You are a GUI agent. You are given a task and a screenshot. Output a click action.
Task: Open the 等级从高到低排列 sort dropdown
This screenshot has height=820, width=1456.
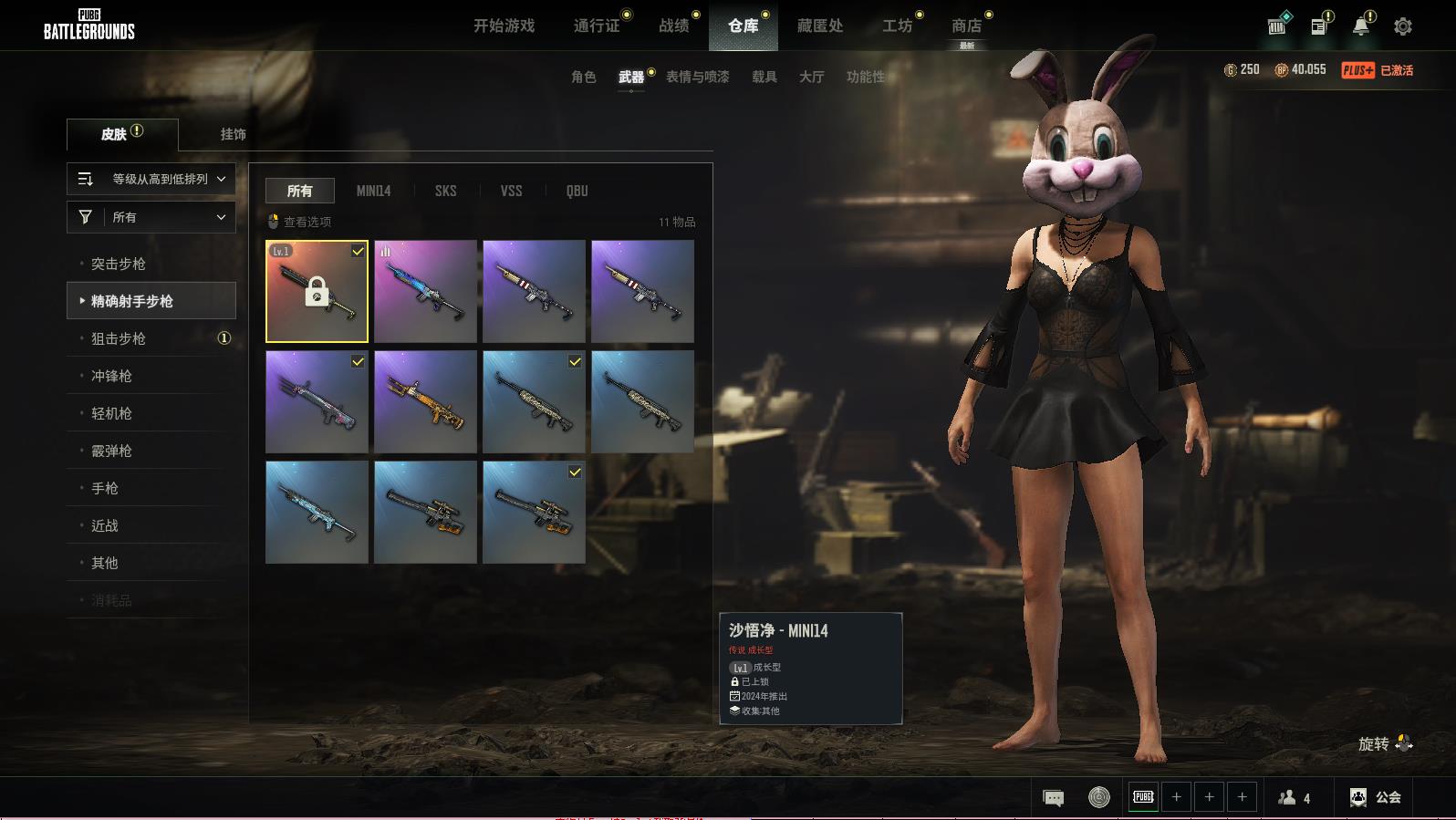tap(151, 179)
